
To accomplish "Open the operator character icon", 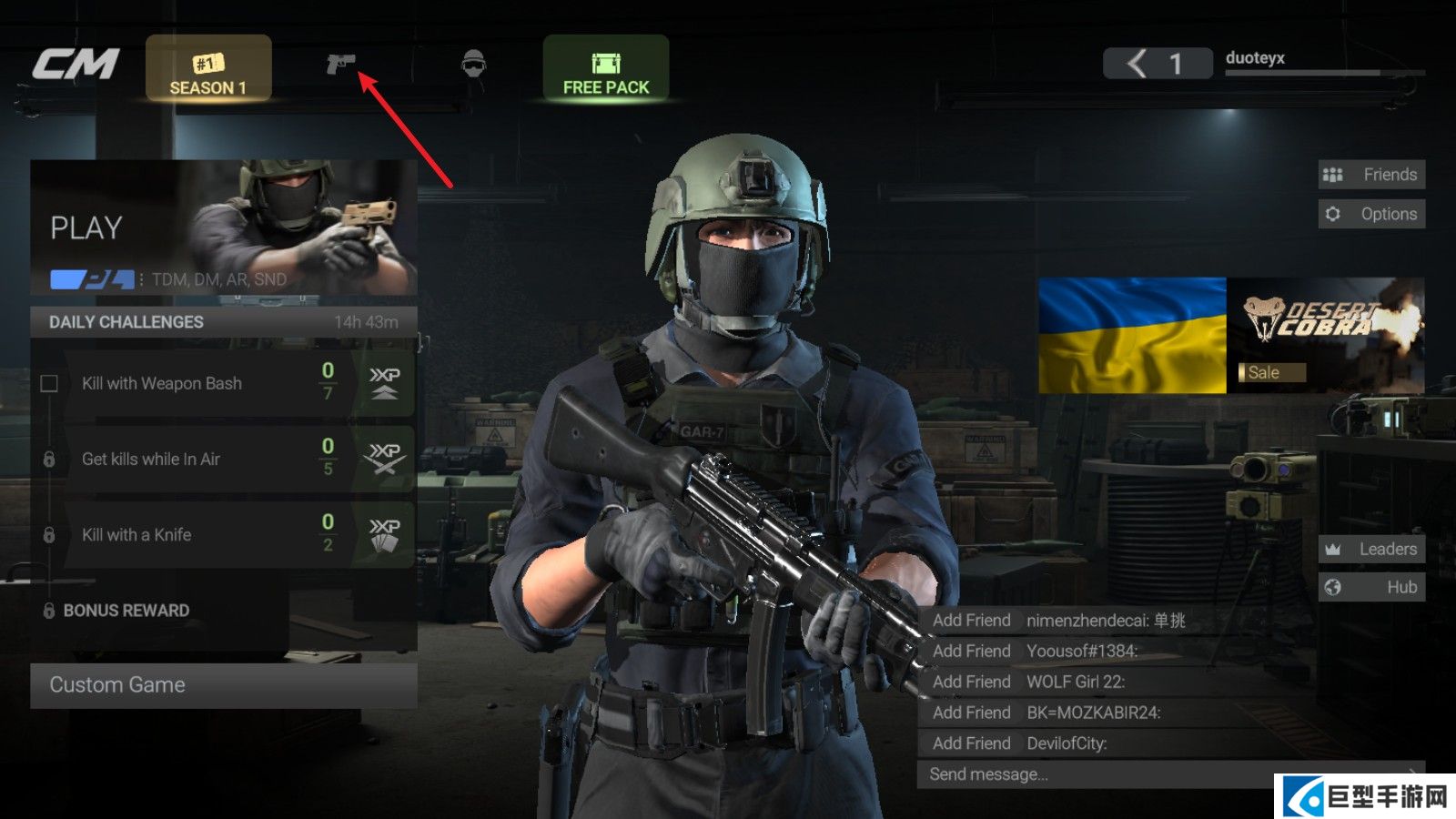I will pos(473,64).
